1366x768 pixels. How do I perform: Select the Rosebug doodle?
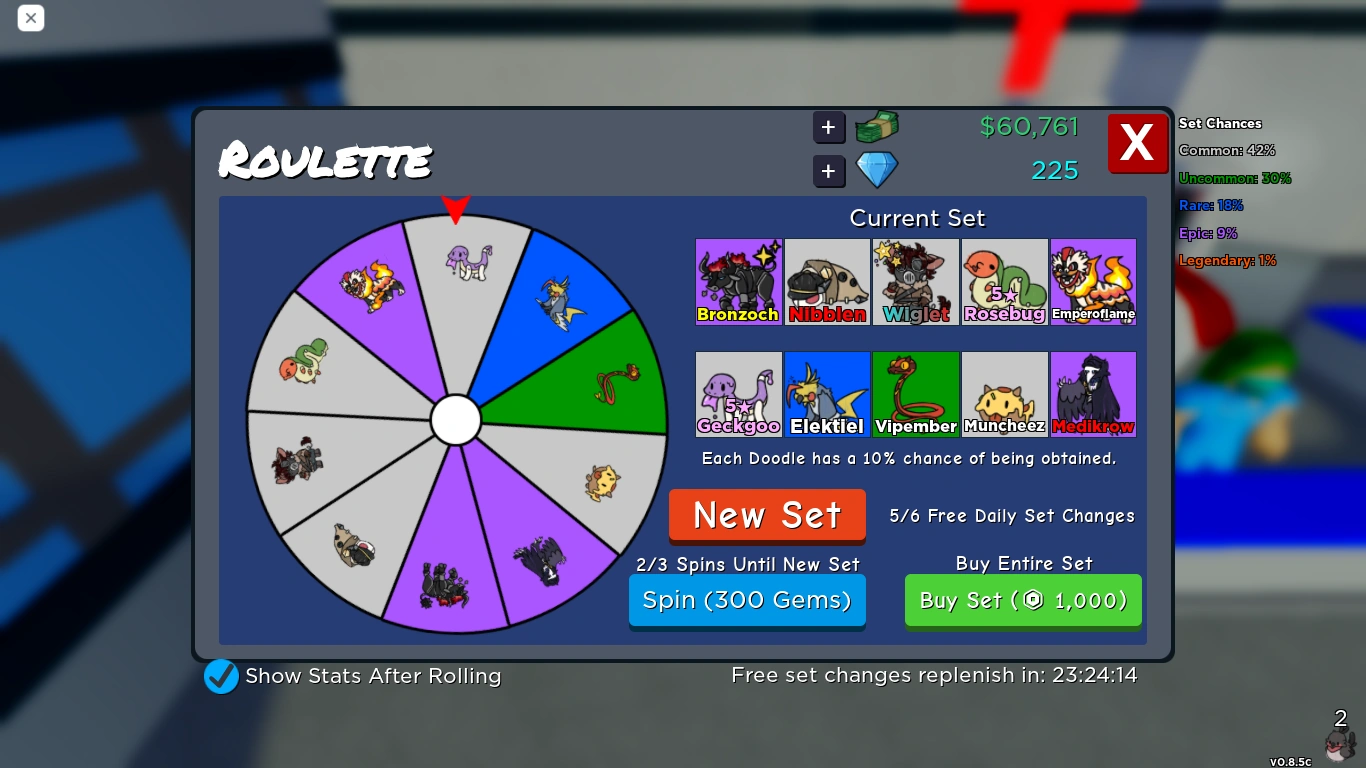point(1004,281)
